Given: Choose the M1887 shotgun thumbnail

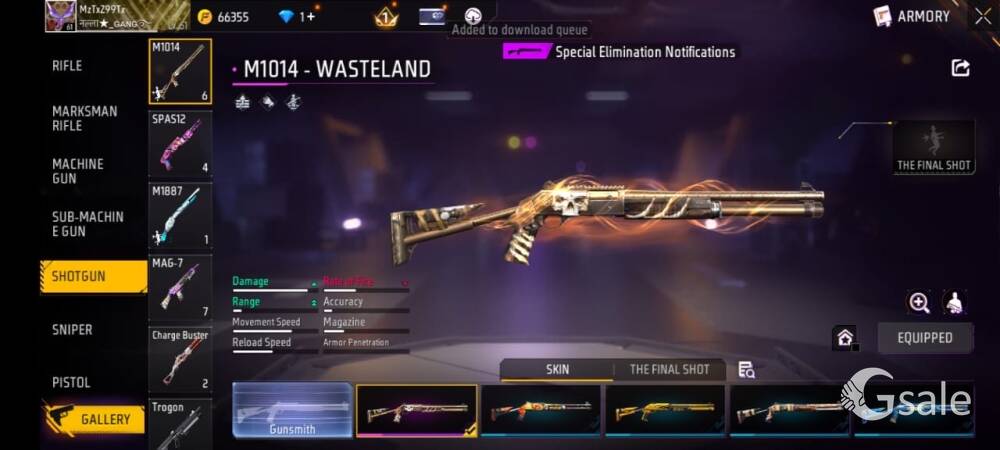Looking at the screenshot, I should [180, 215].
